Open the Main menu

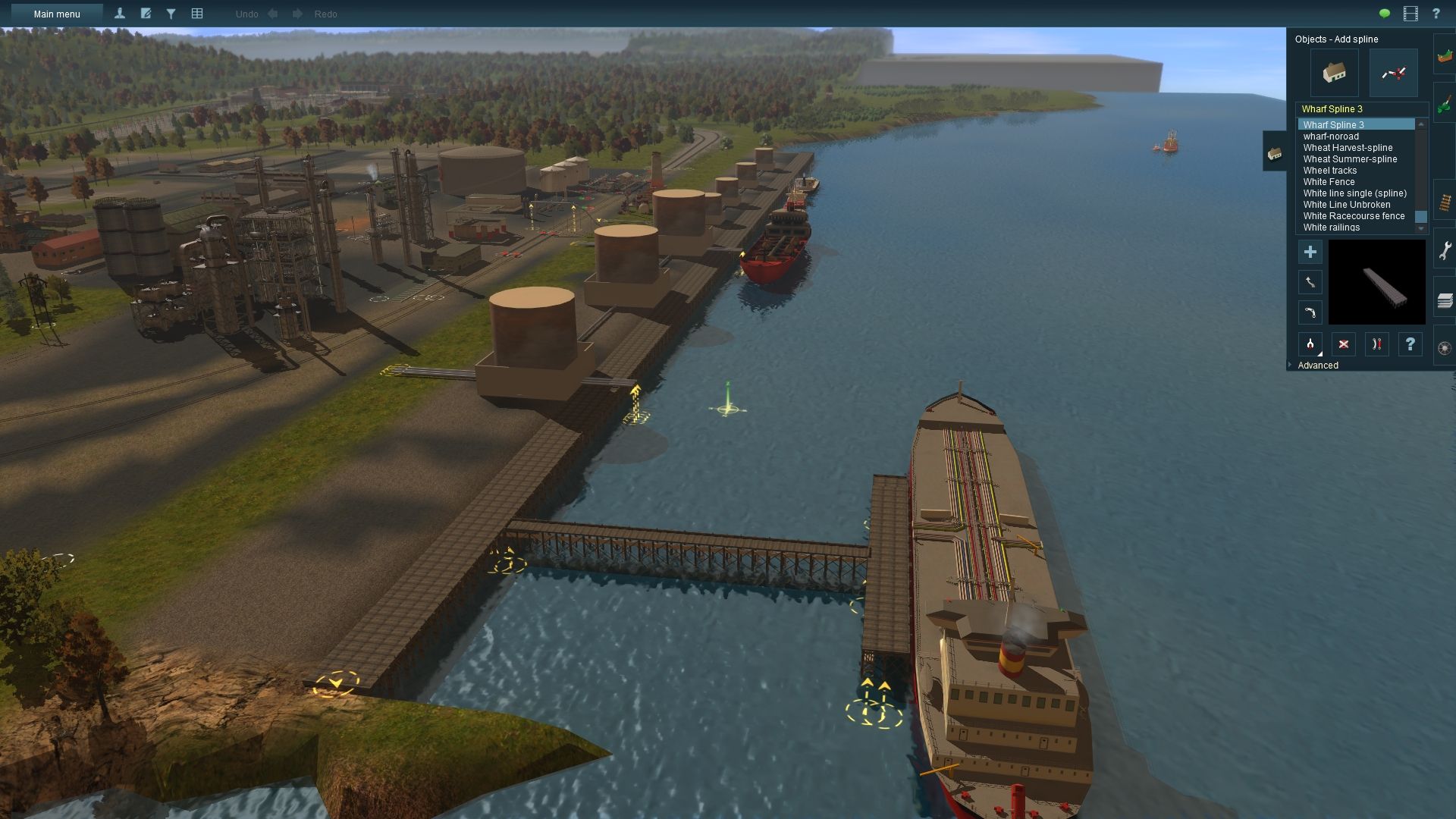pos(57,14)
